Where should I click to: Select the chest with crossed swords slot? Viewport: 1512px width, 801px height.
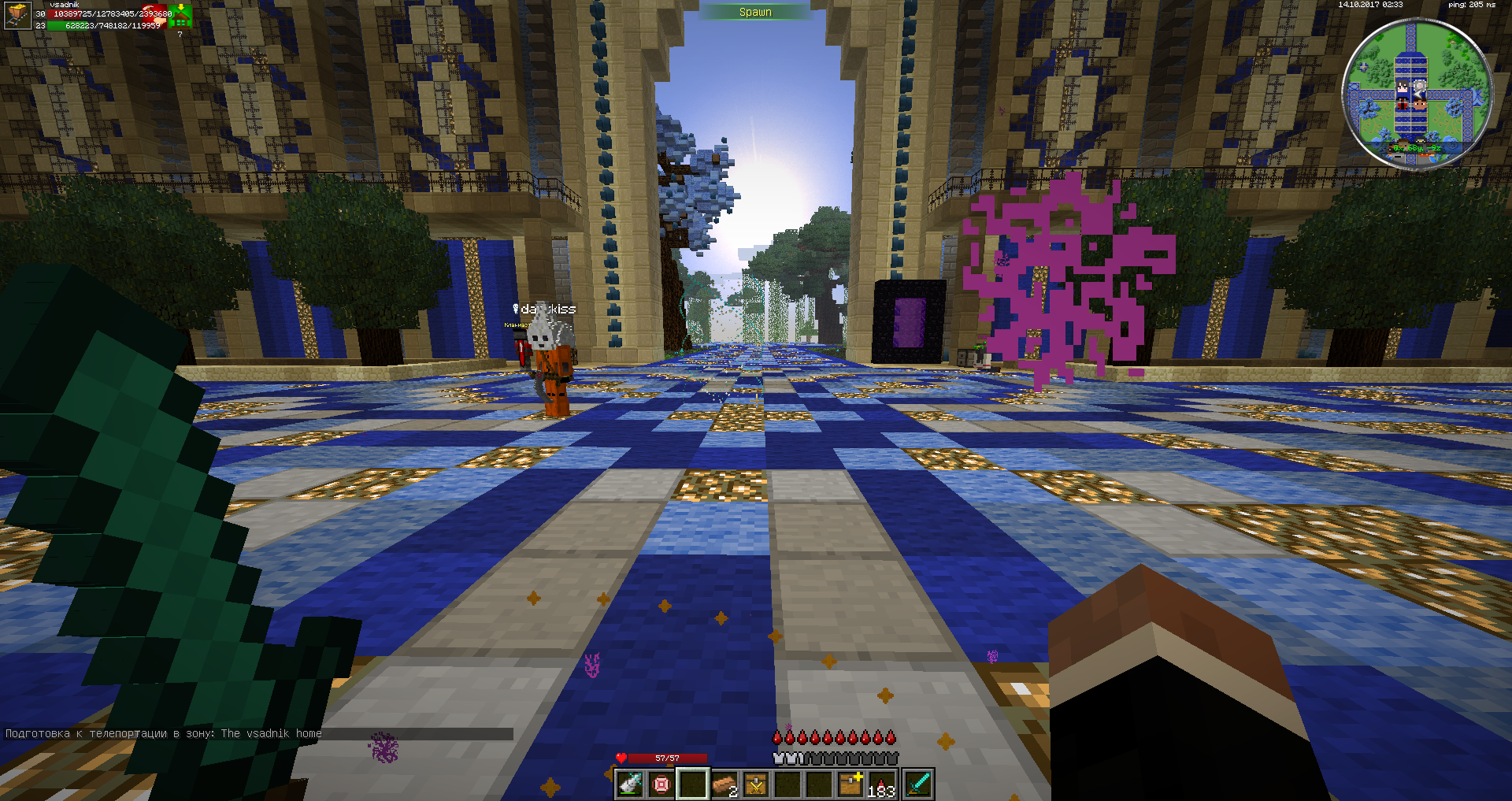(x=756, y=784)
